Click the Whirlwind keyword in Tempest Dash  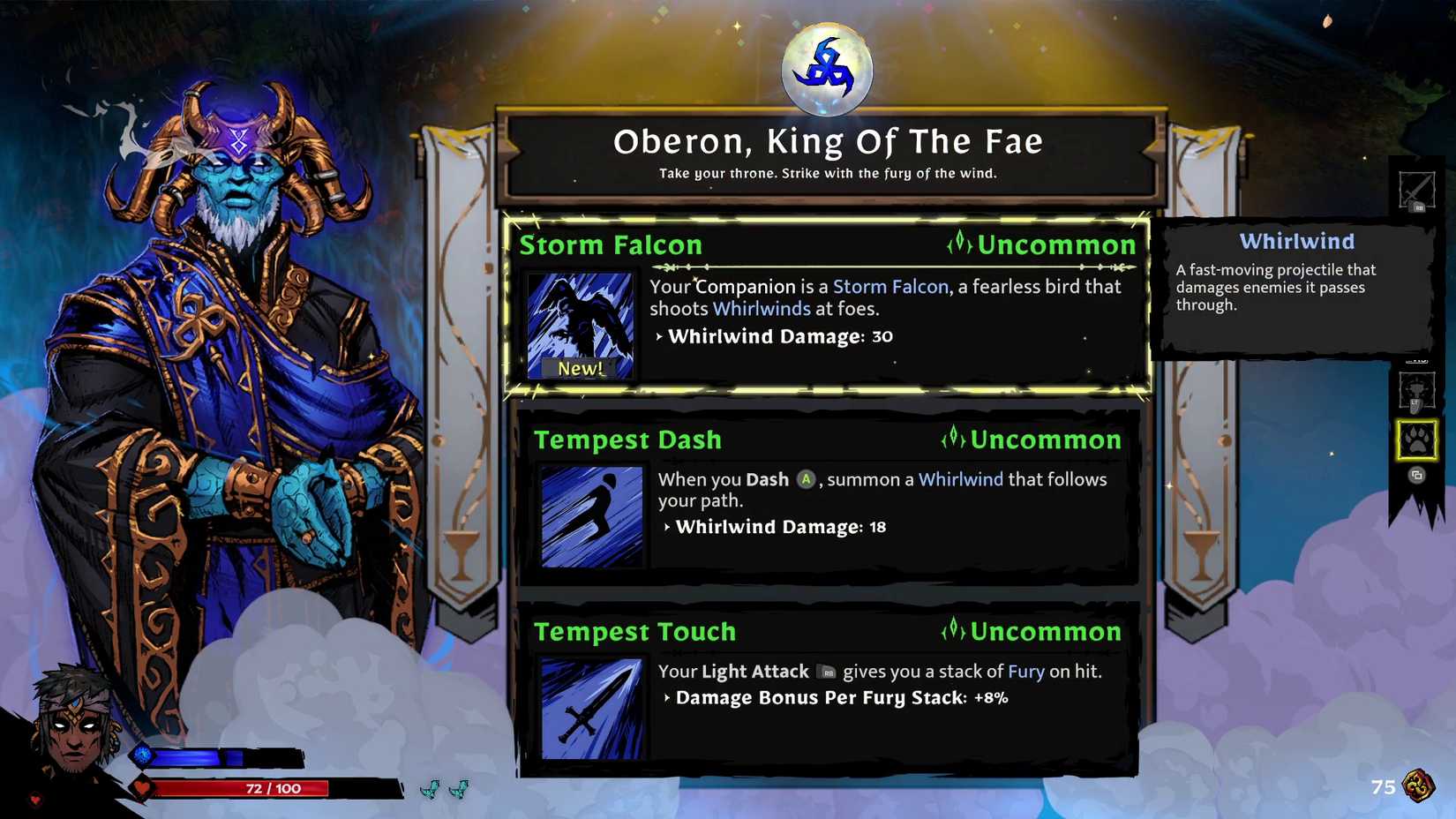pyautogui.click(x=960, y=479)
